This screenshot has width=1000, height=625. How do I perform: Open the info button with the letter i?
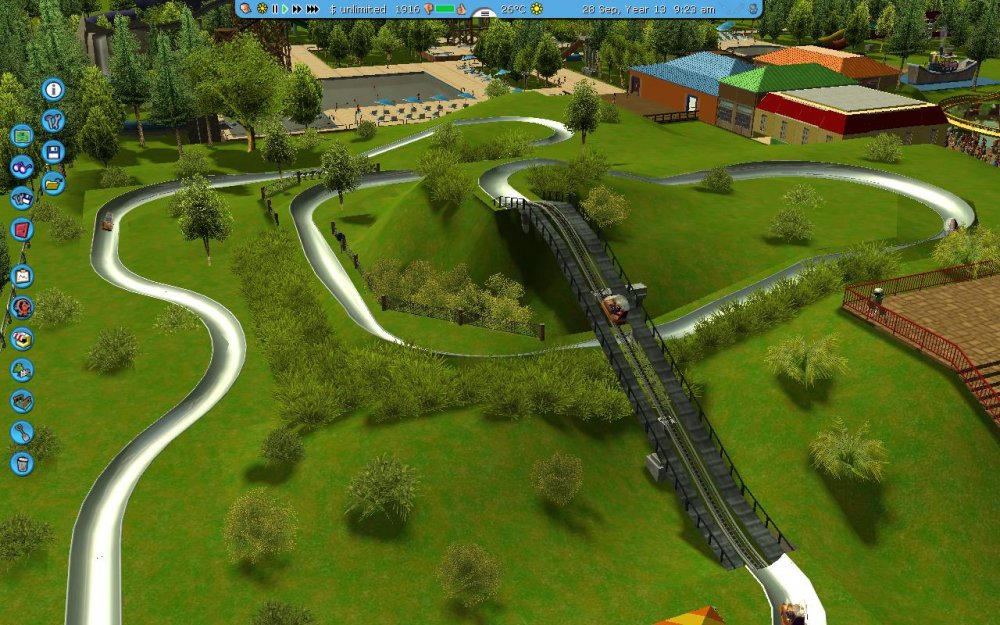pos(53,89)
